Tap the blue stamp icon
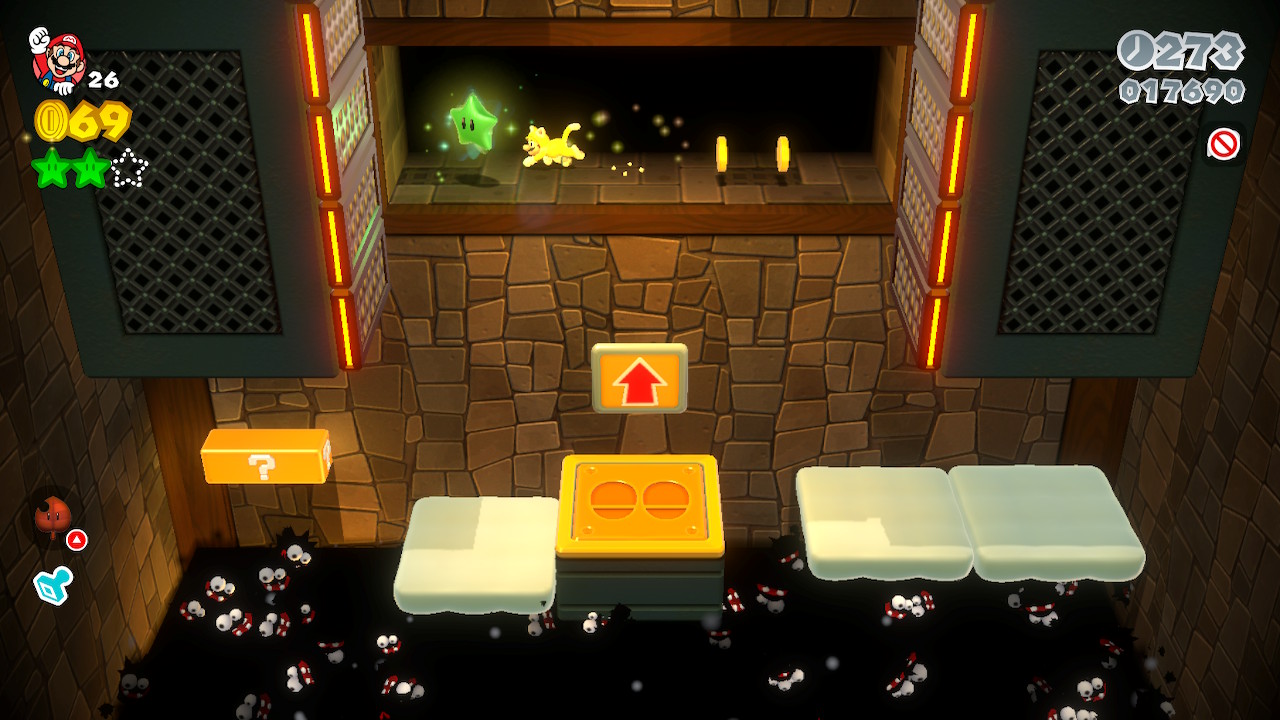 pos(52,585)
